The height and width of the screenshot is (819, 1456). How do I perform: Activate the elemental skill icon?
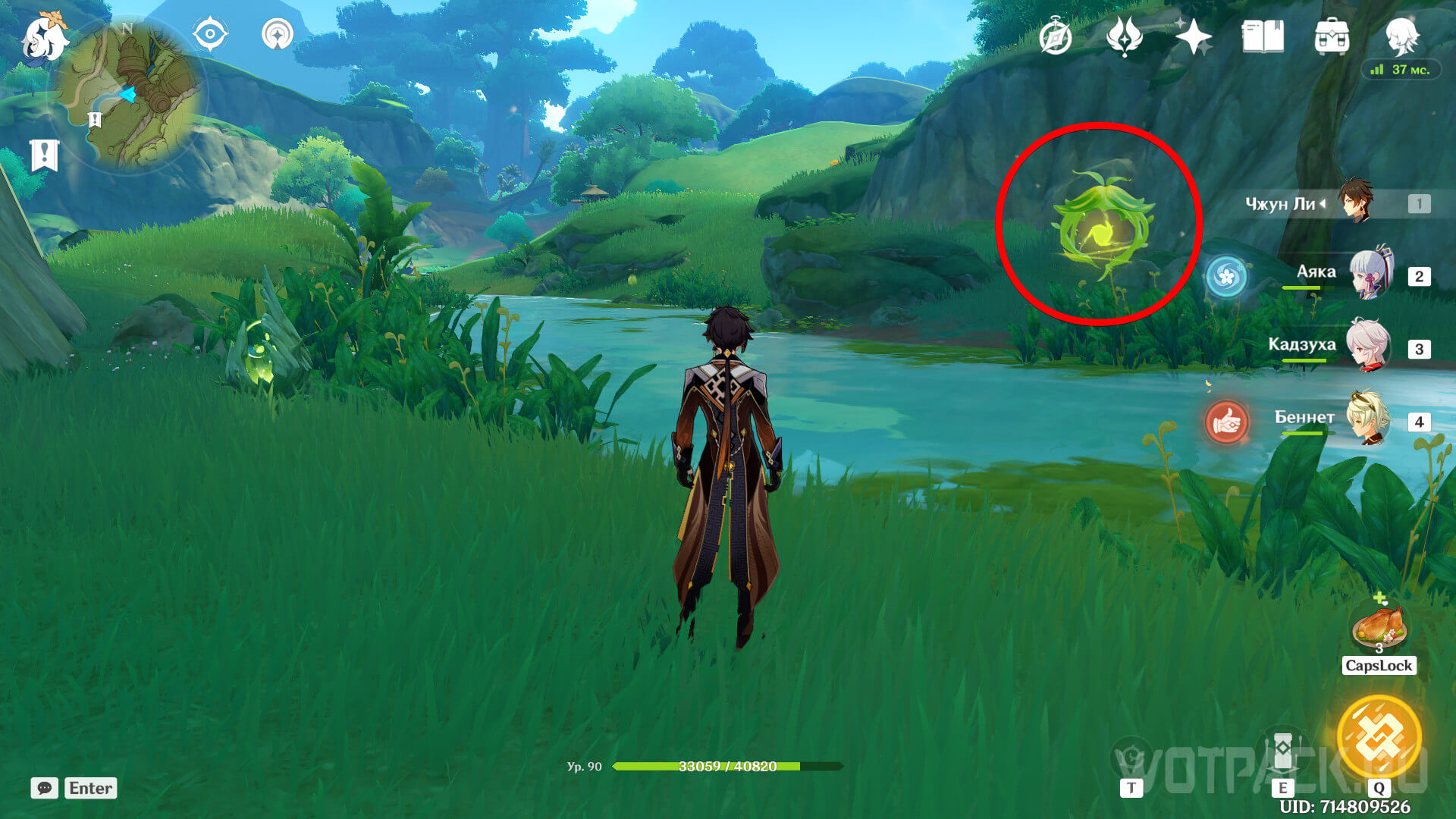tap(1282, 751)
